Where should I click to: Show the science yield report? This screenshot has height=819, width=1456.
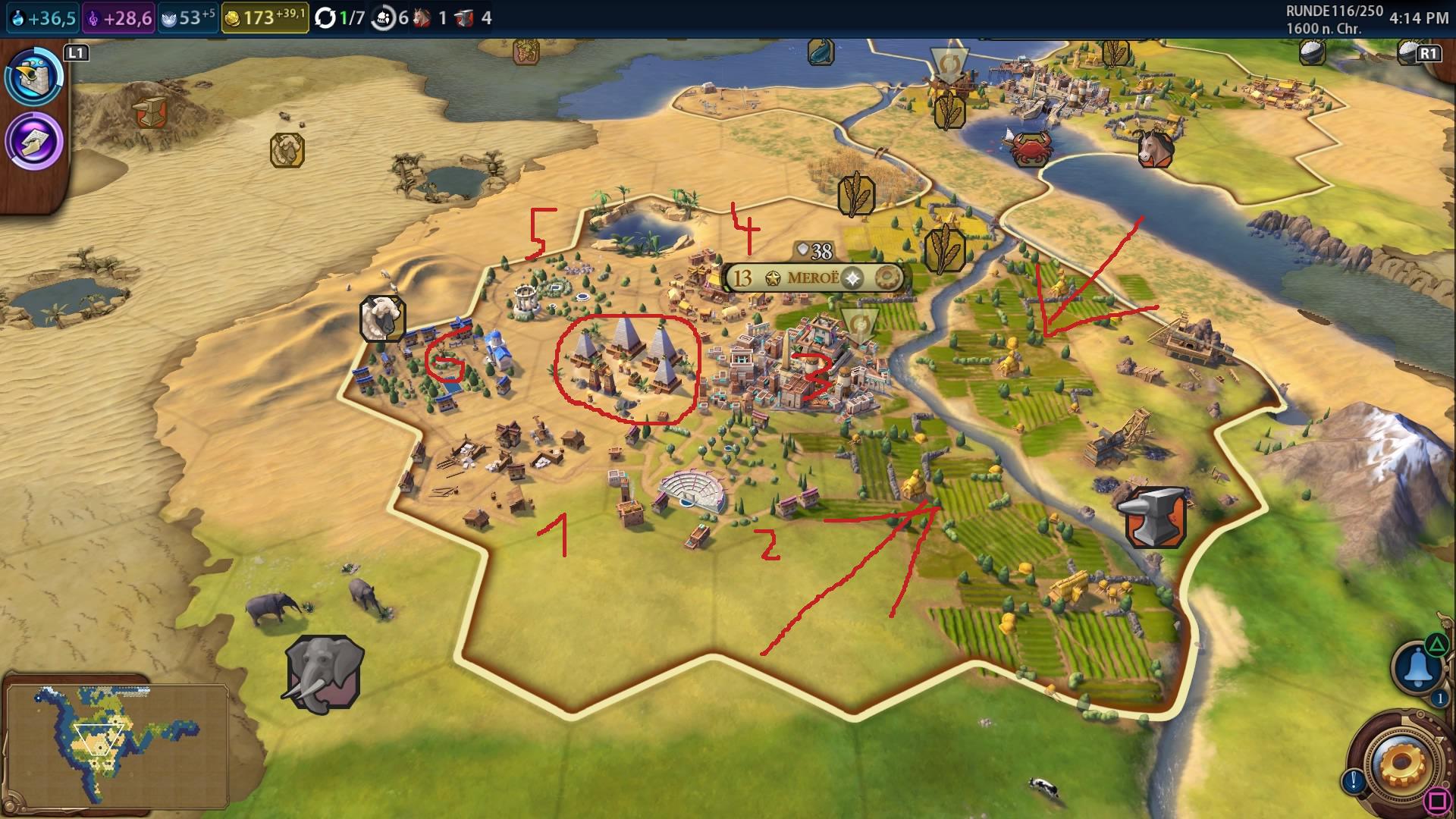click(43, 17)
